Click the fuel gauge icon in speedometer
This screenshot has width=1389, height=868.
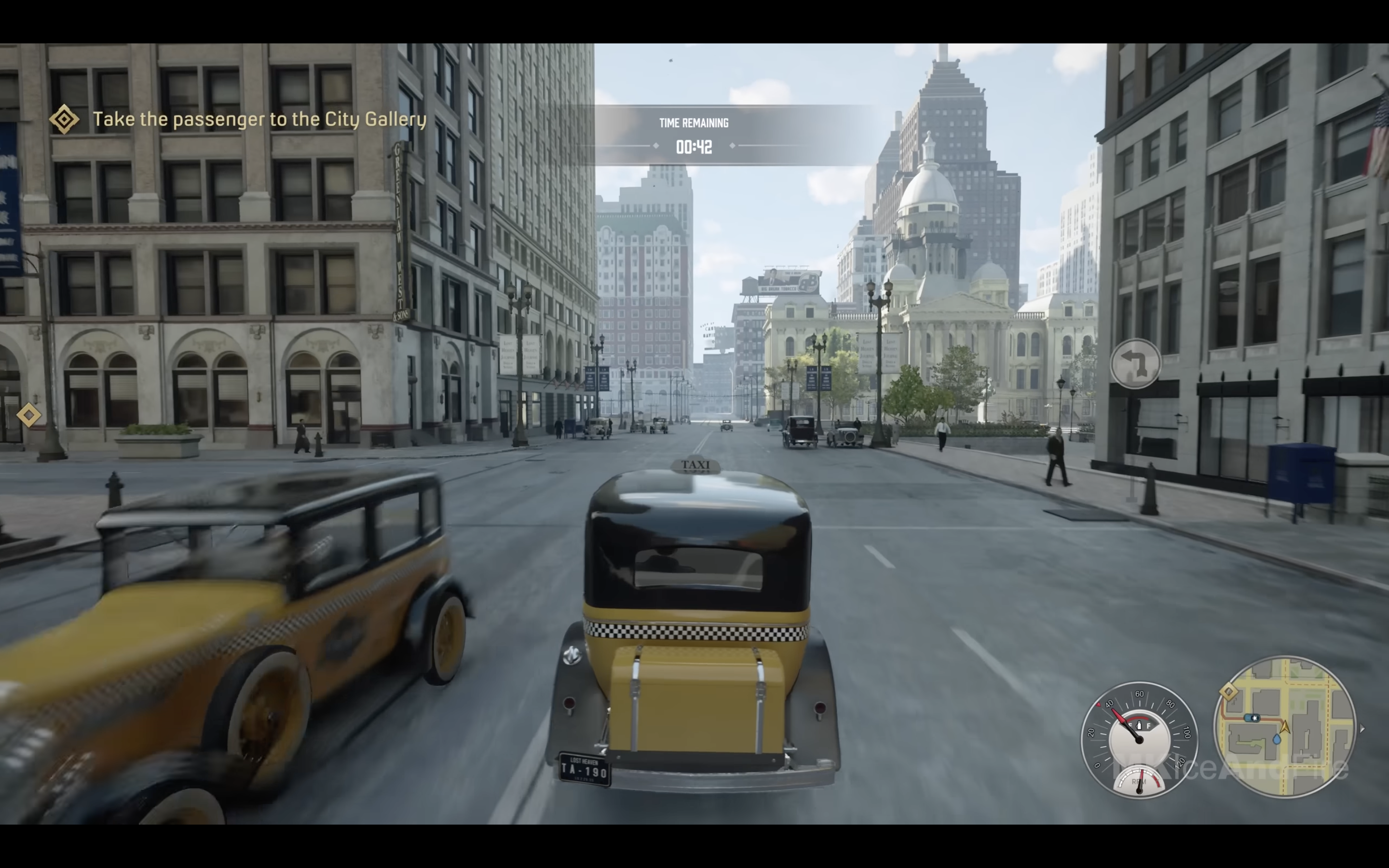tap(1139, 726)
